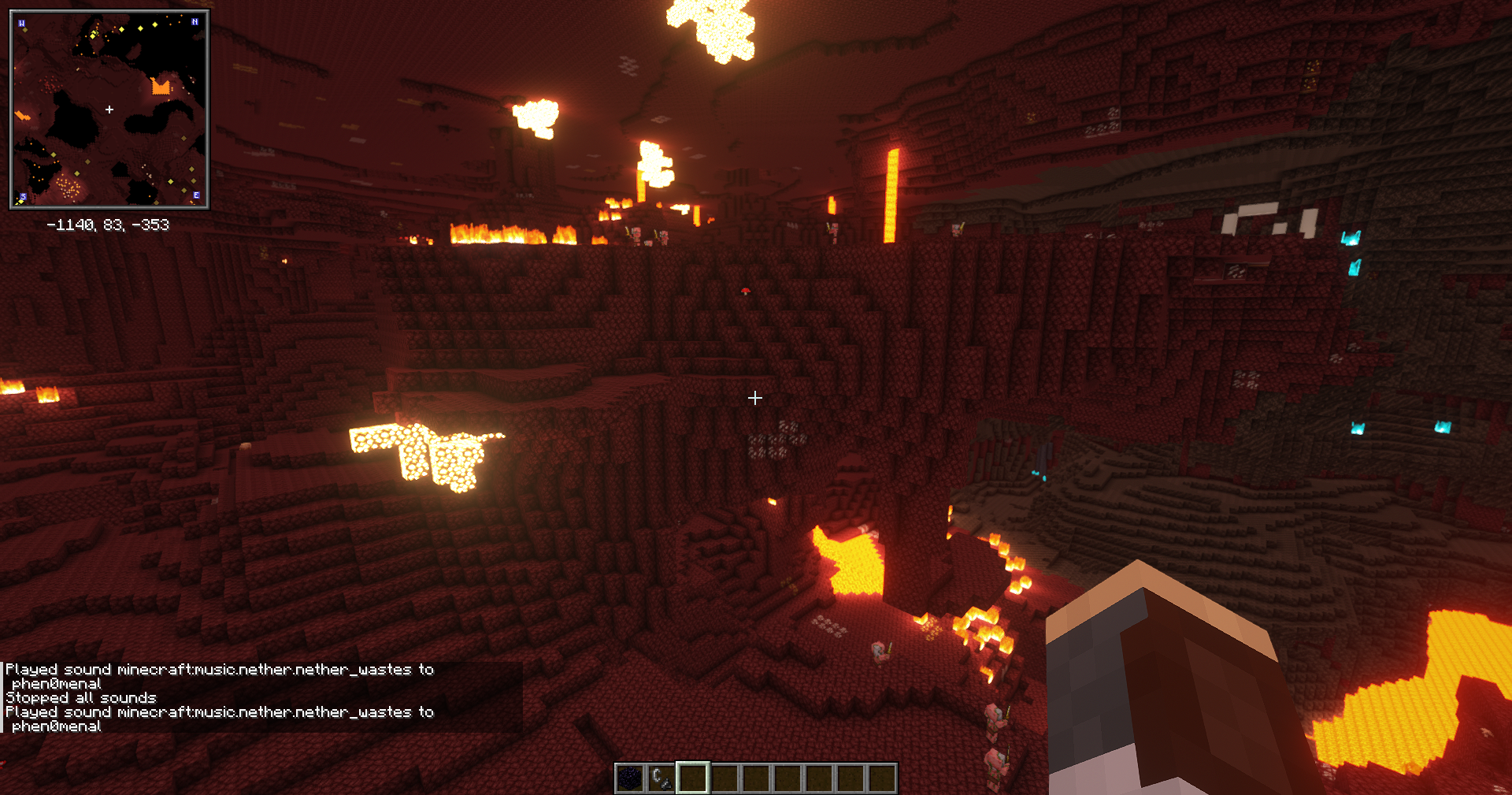The image size is (1512, 795).
Task: Click the highlighted empty hotbar slot
Action: tap(693, 778)
